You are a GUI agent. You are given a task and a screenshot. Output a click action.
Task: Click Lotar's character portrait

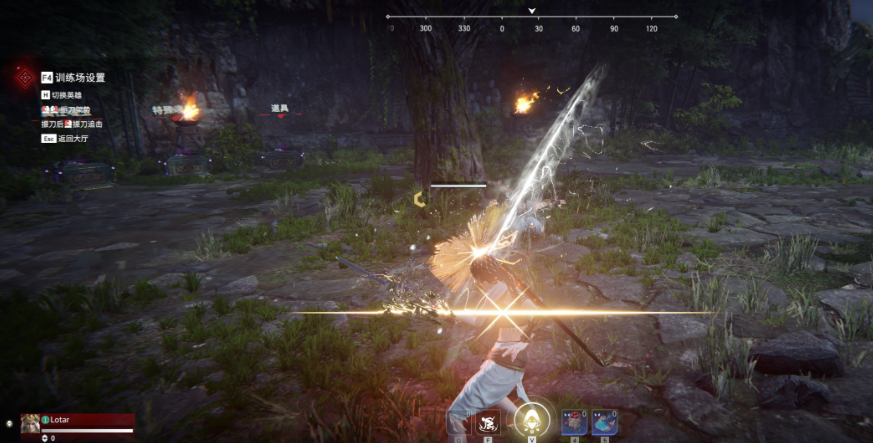pyautogui.click(x=30, y=423)
